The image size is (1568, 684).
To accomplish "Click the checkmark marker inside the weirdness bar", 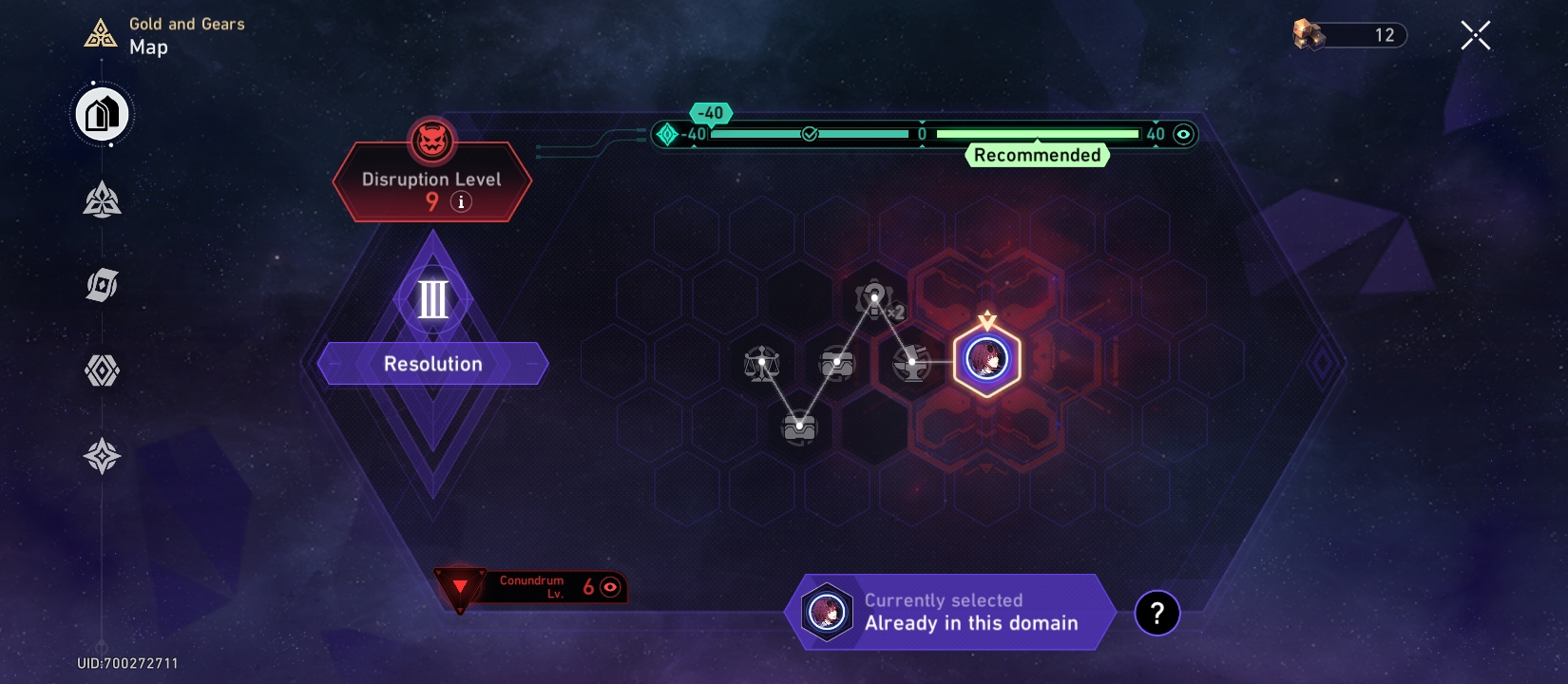I will [809, 135].
